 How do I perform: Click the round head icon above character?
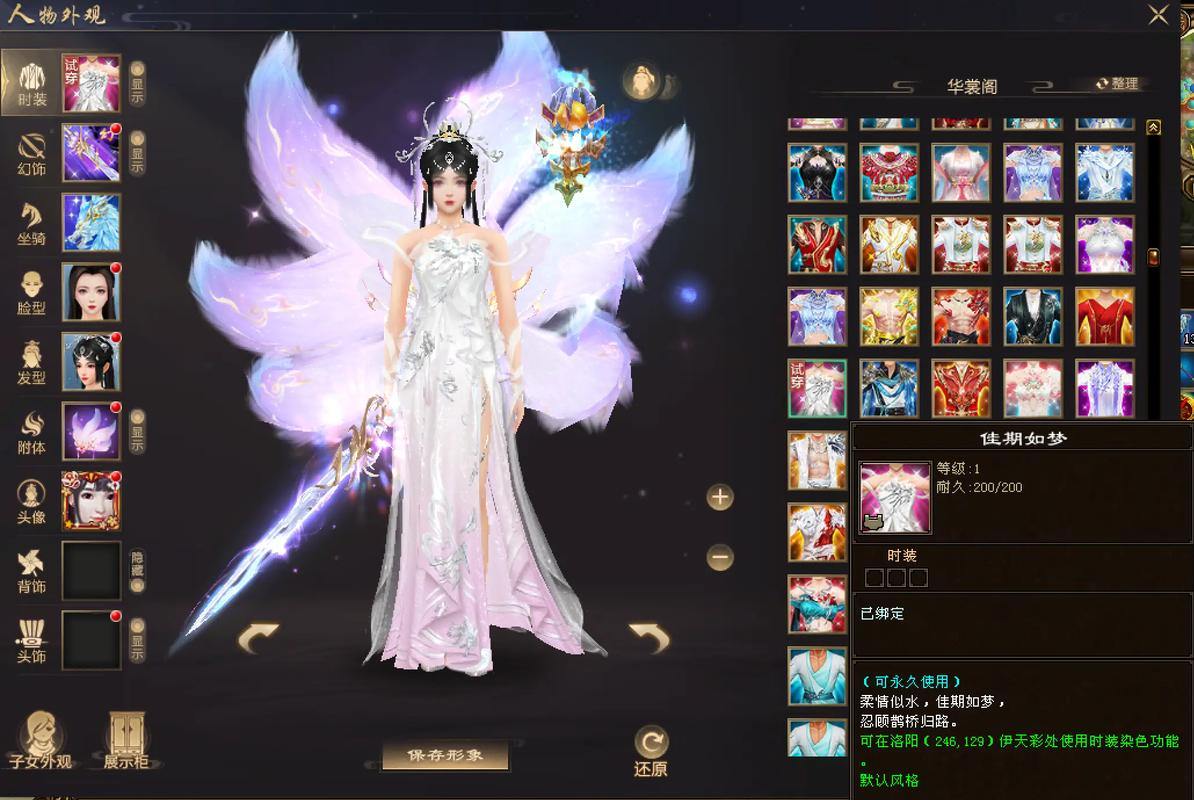(x=642, y=82)
